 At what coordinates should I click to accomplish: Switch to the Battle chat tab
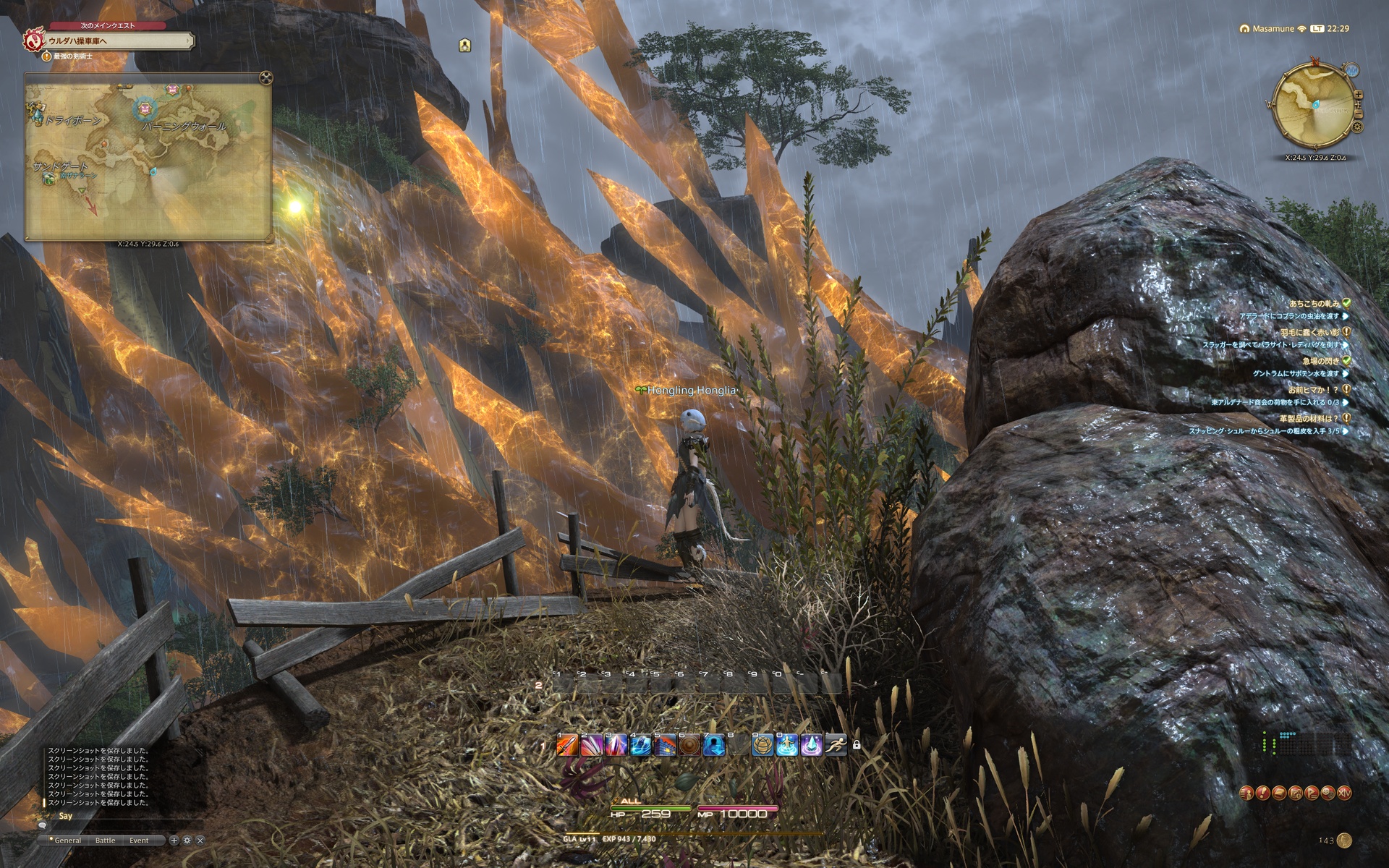(x=105, y=841)
